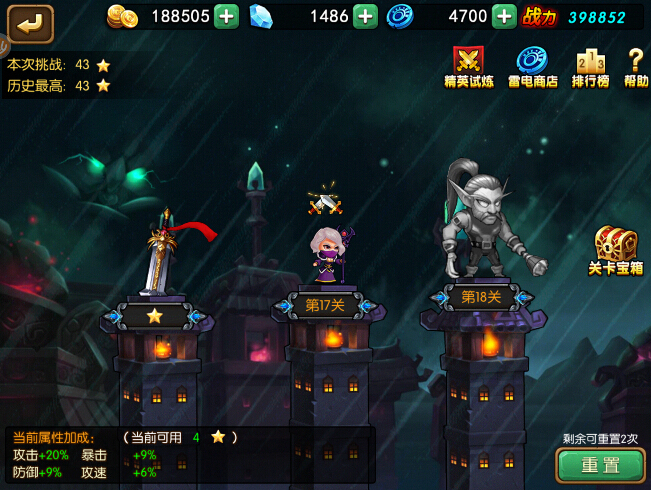Add gold coins with the plus button
Viewport: 651px width, 490px height.
click(x=227, y=16)
